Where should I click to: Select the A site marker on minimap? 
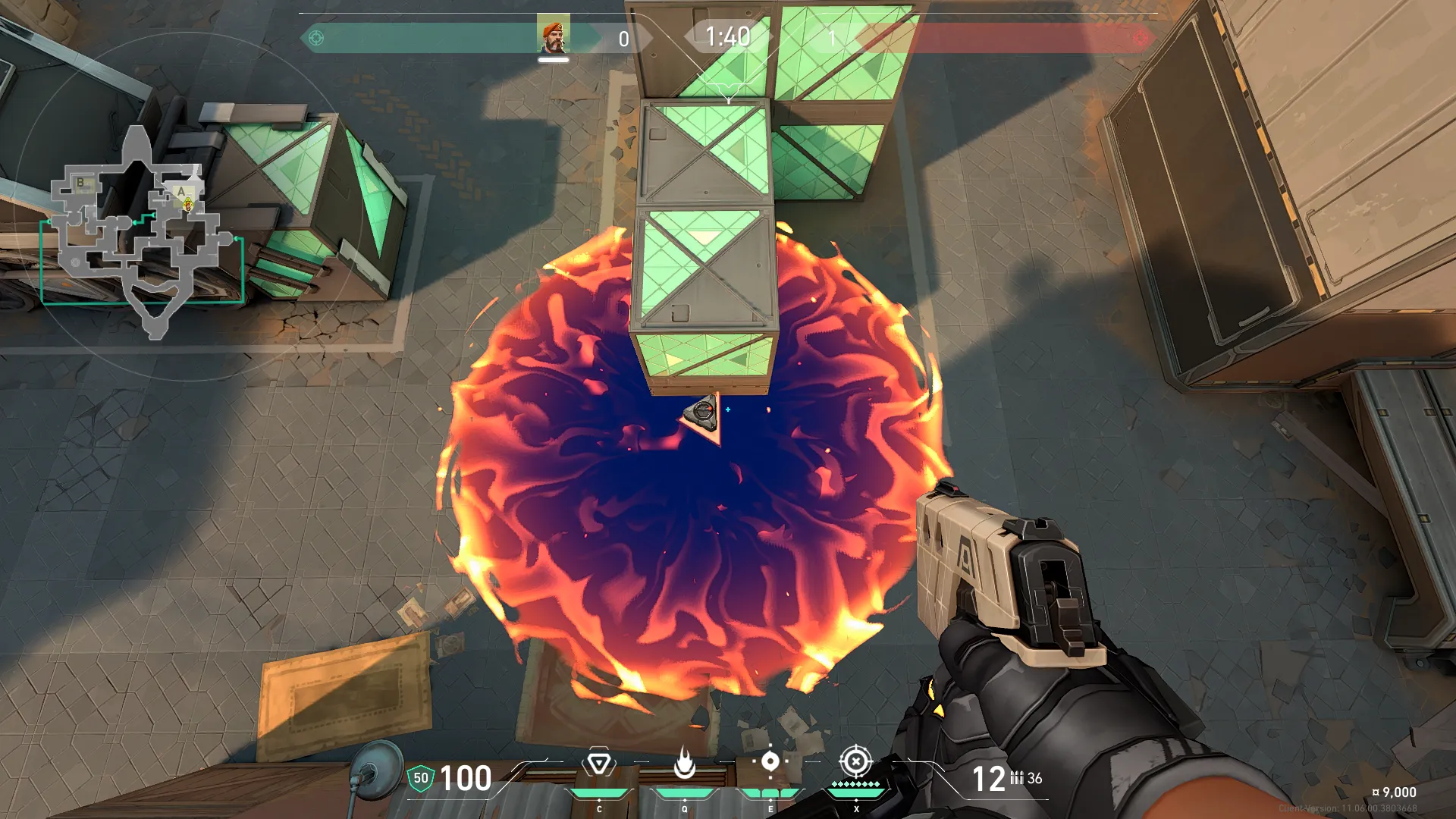point(180,193)
